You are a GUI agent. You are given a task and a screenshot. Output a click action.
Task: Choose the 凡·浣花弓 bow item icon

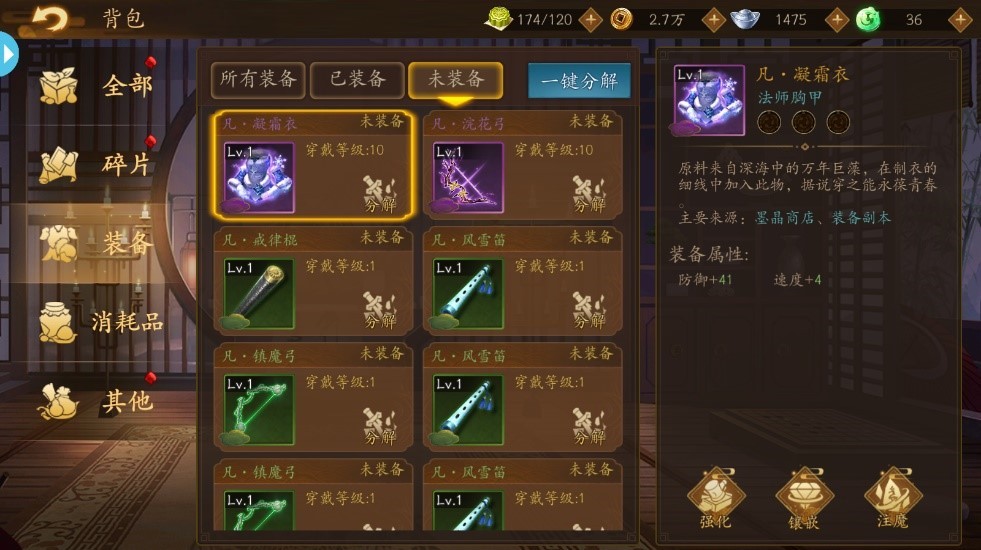tap(468, 177)
